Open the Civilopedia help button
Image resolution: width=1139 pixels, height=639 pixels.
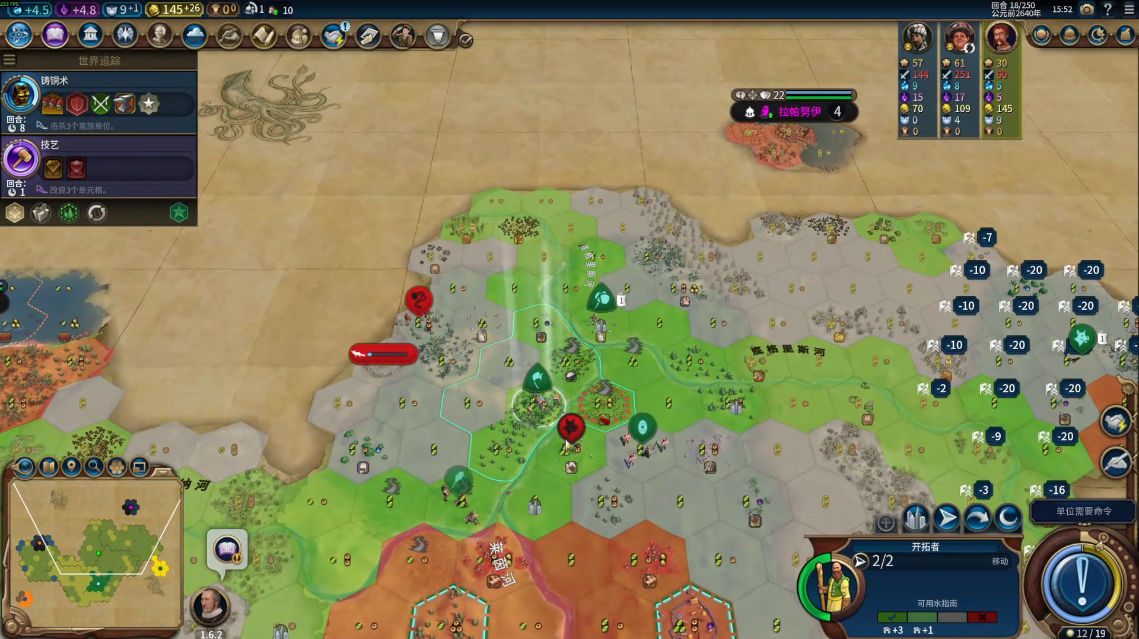tap(1108, 9)
